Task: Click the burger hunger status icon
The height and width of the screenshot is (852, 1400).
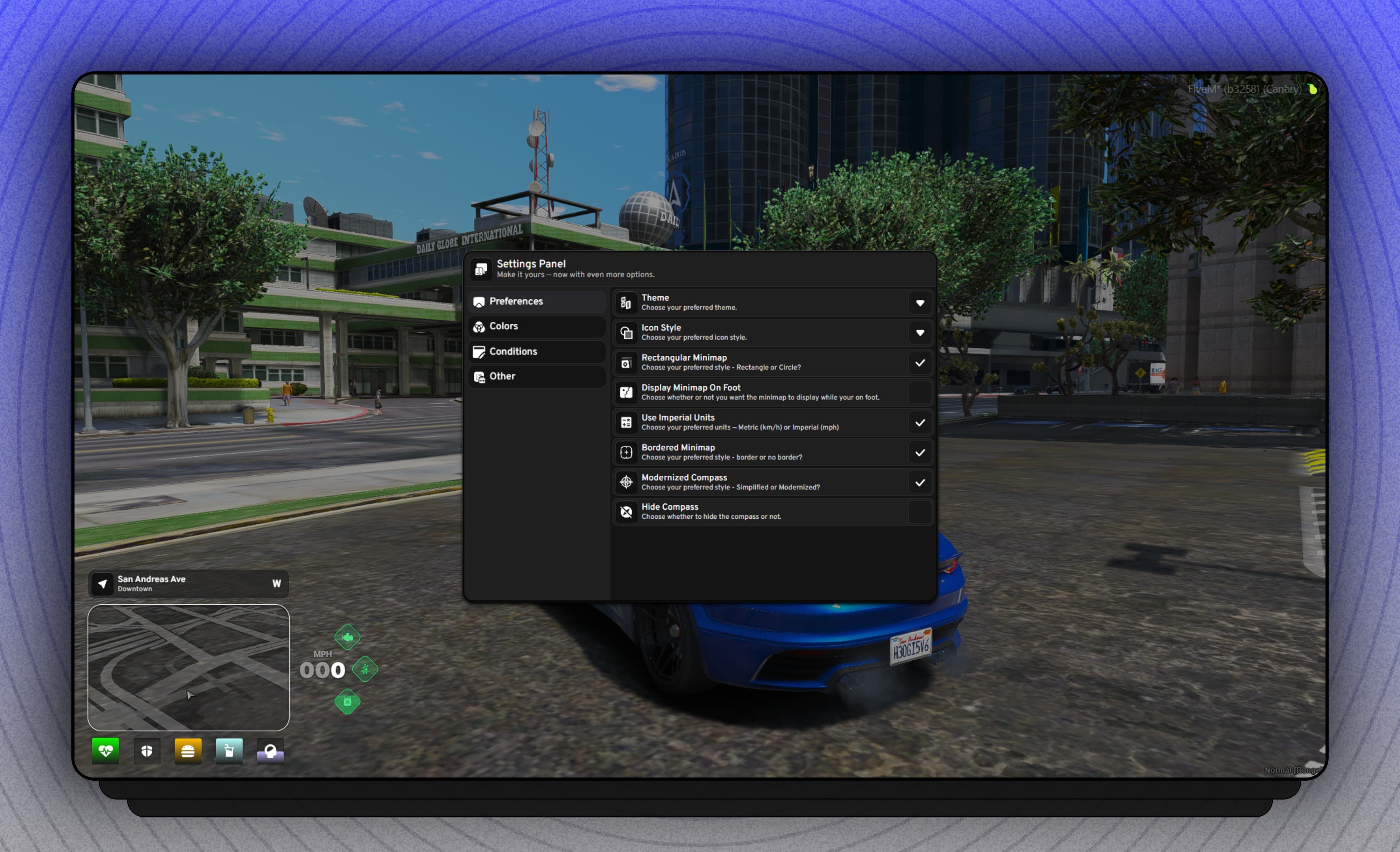Action: 188,751
